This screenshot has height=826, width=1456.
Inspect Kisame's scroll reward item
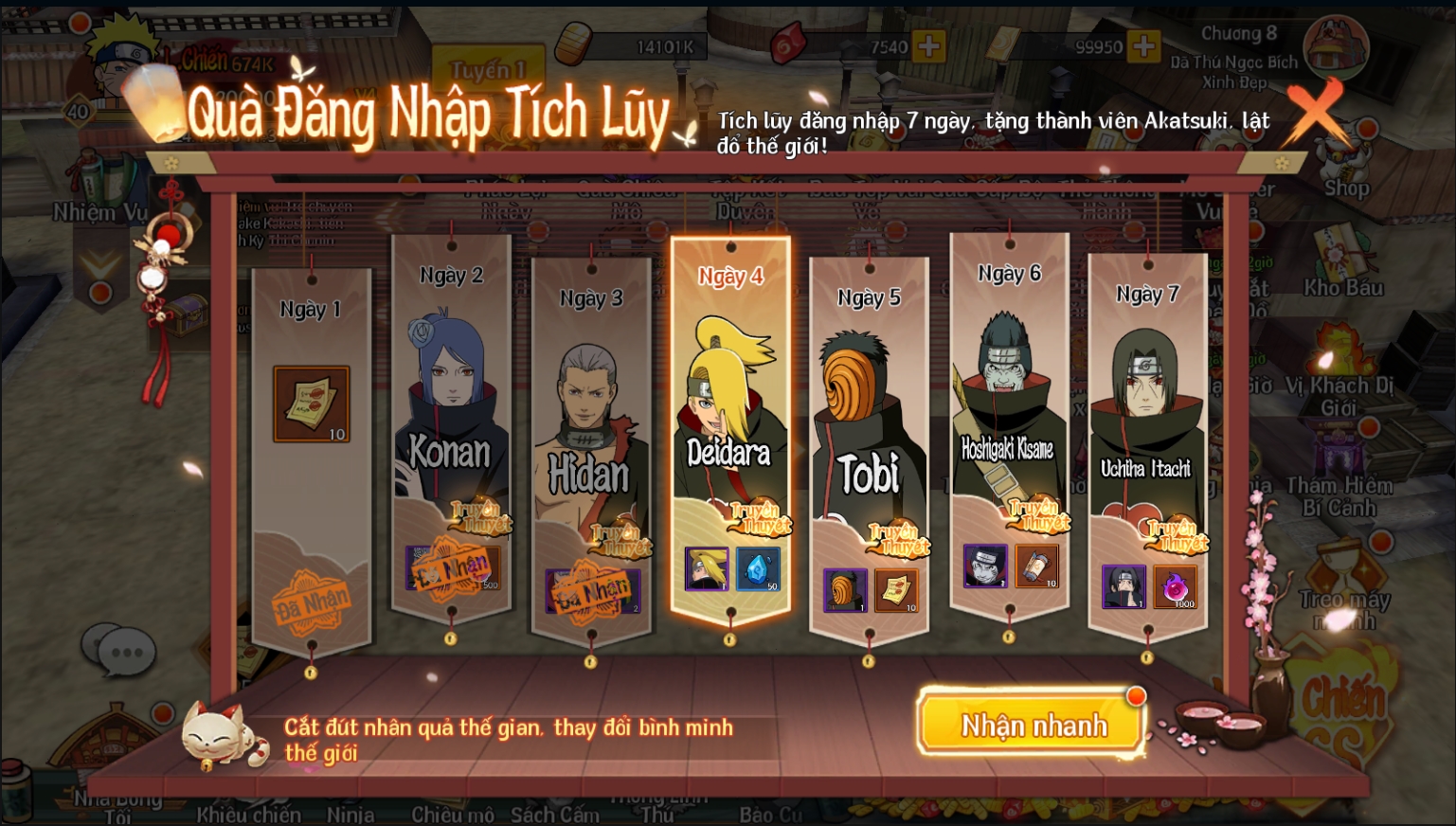click(1036, 566)
